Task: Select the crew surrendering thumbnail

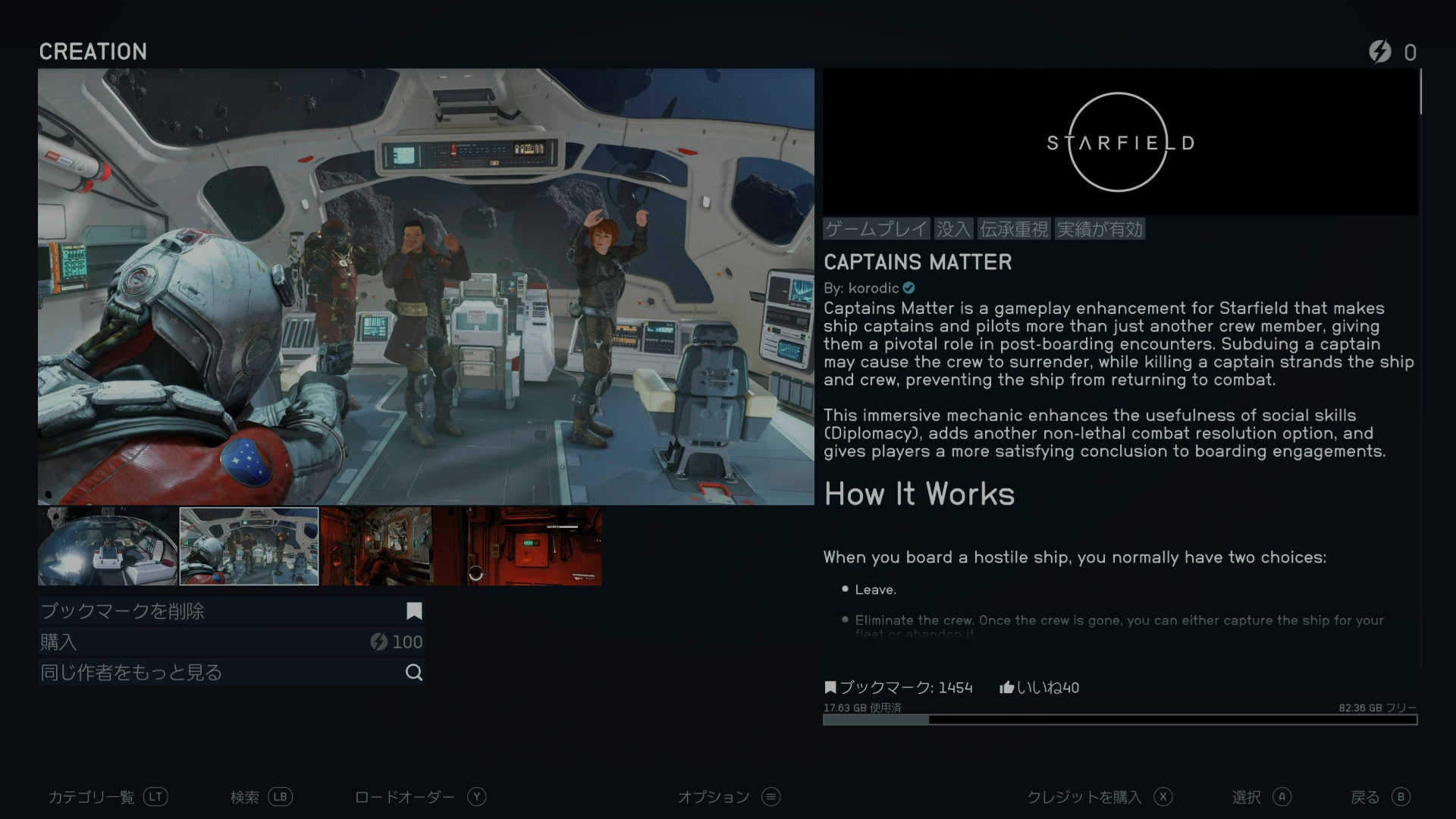Action: click(249, 546)
